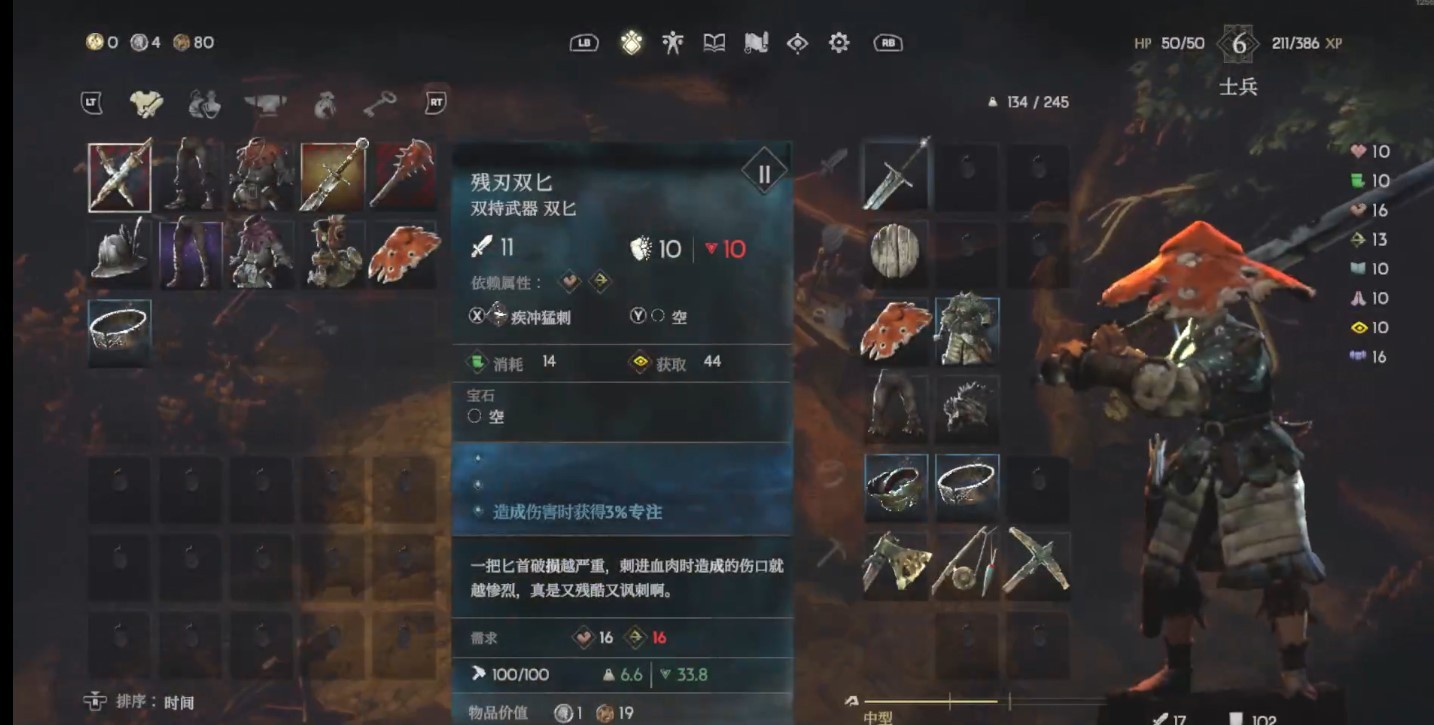Select the bag consumables tab icon
Image resolution: width=1434 pixels, height=725 pixels.
(x=325, y=102)
